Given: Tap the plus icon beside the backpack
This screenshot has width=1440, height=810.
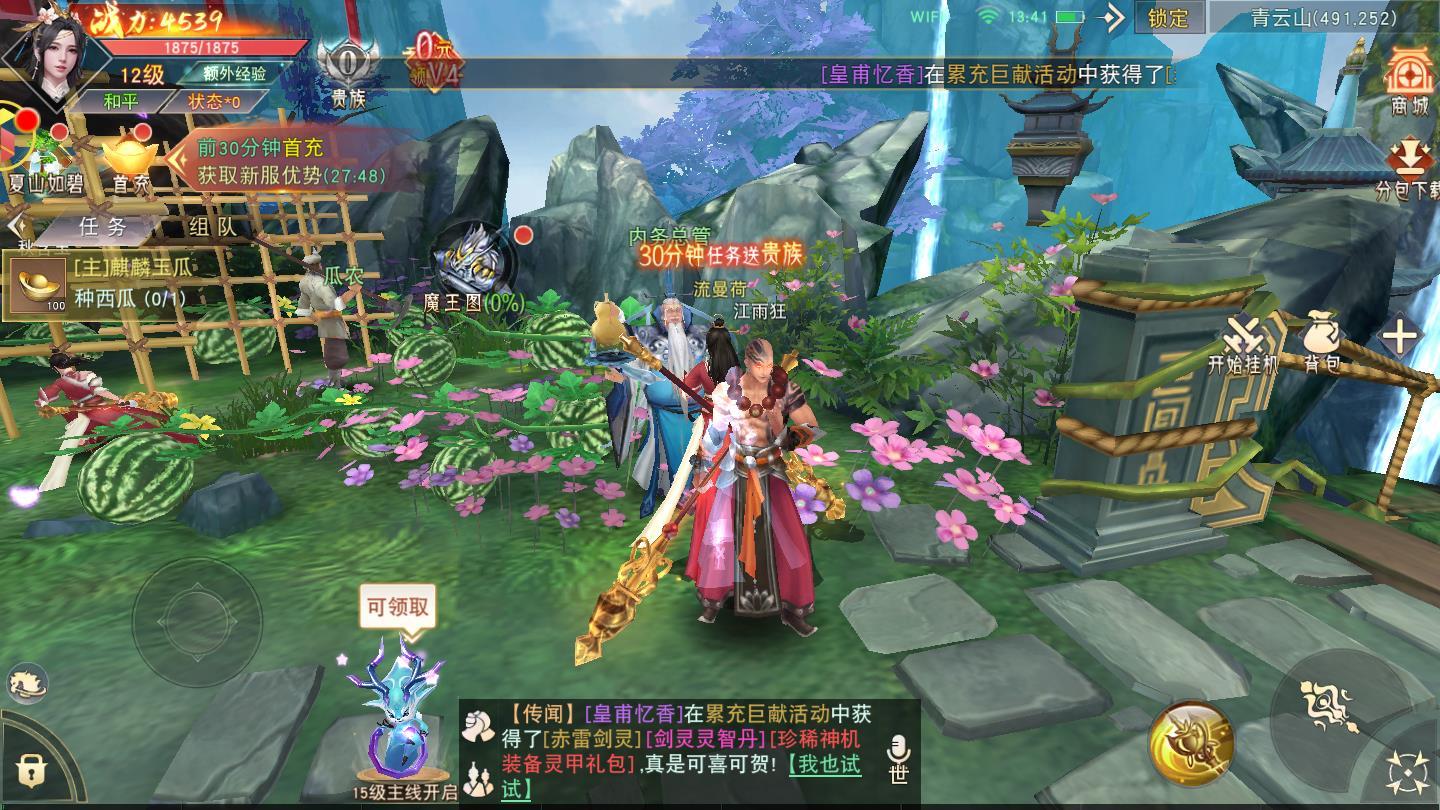Looking at the screenshot, I should click(1401, 335).
